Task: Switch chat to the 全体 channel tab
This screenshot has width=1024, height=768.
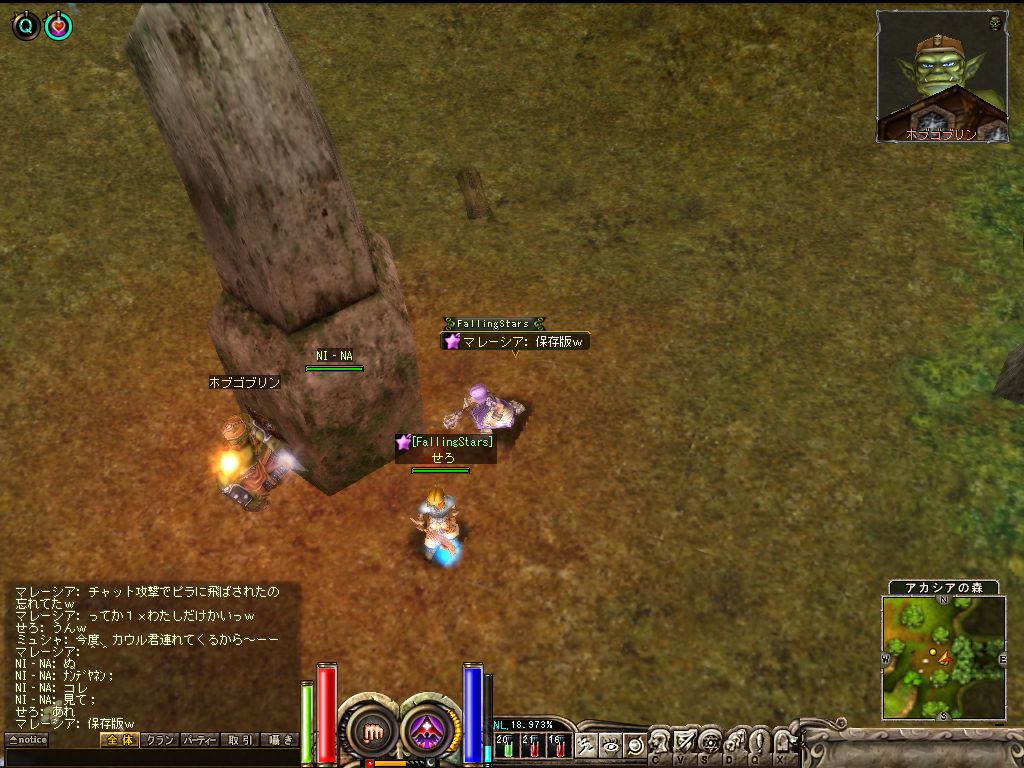Action: point(118,740)
